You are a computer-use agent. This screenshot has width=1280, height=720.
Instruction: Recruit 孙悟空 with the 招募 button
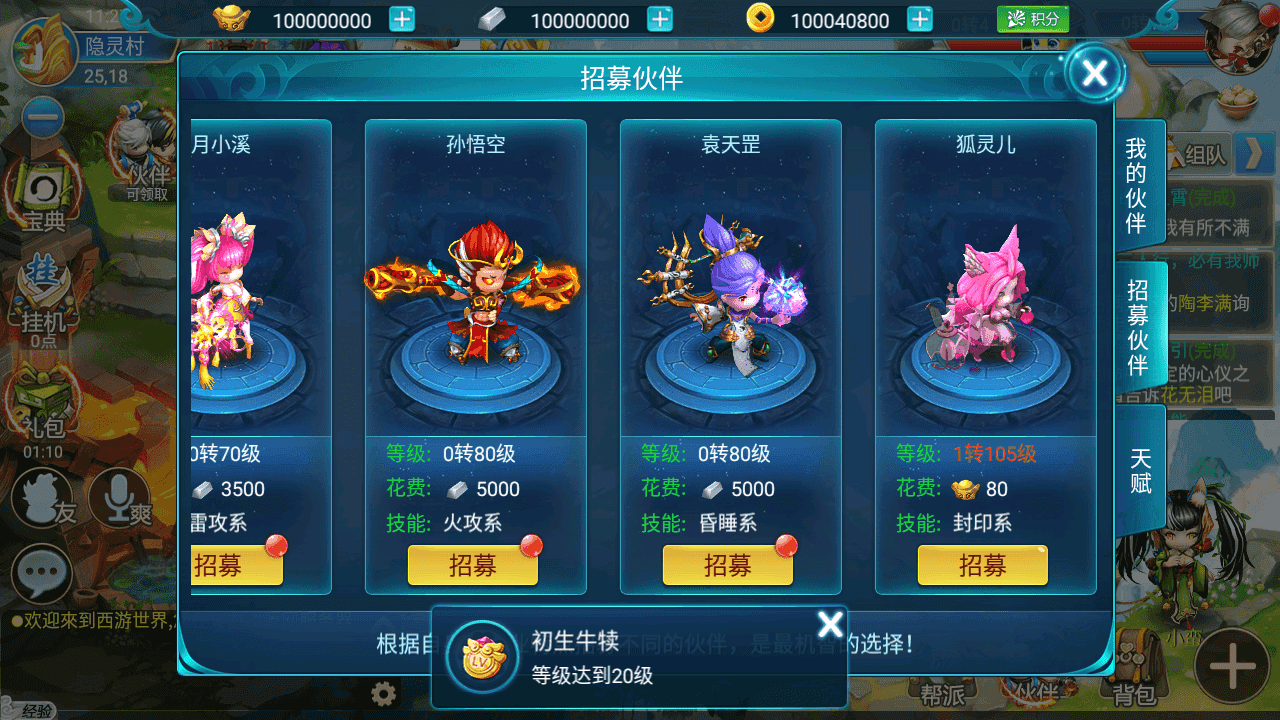473,565
